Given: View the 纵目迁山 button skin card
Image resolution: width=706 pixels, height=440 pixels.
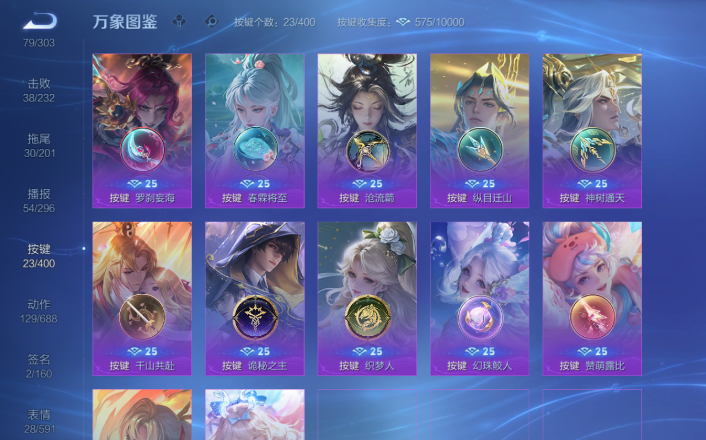Looking at the screenshot, I should coord(480,130).
